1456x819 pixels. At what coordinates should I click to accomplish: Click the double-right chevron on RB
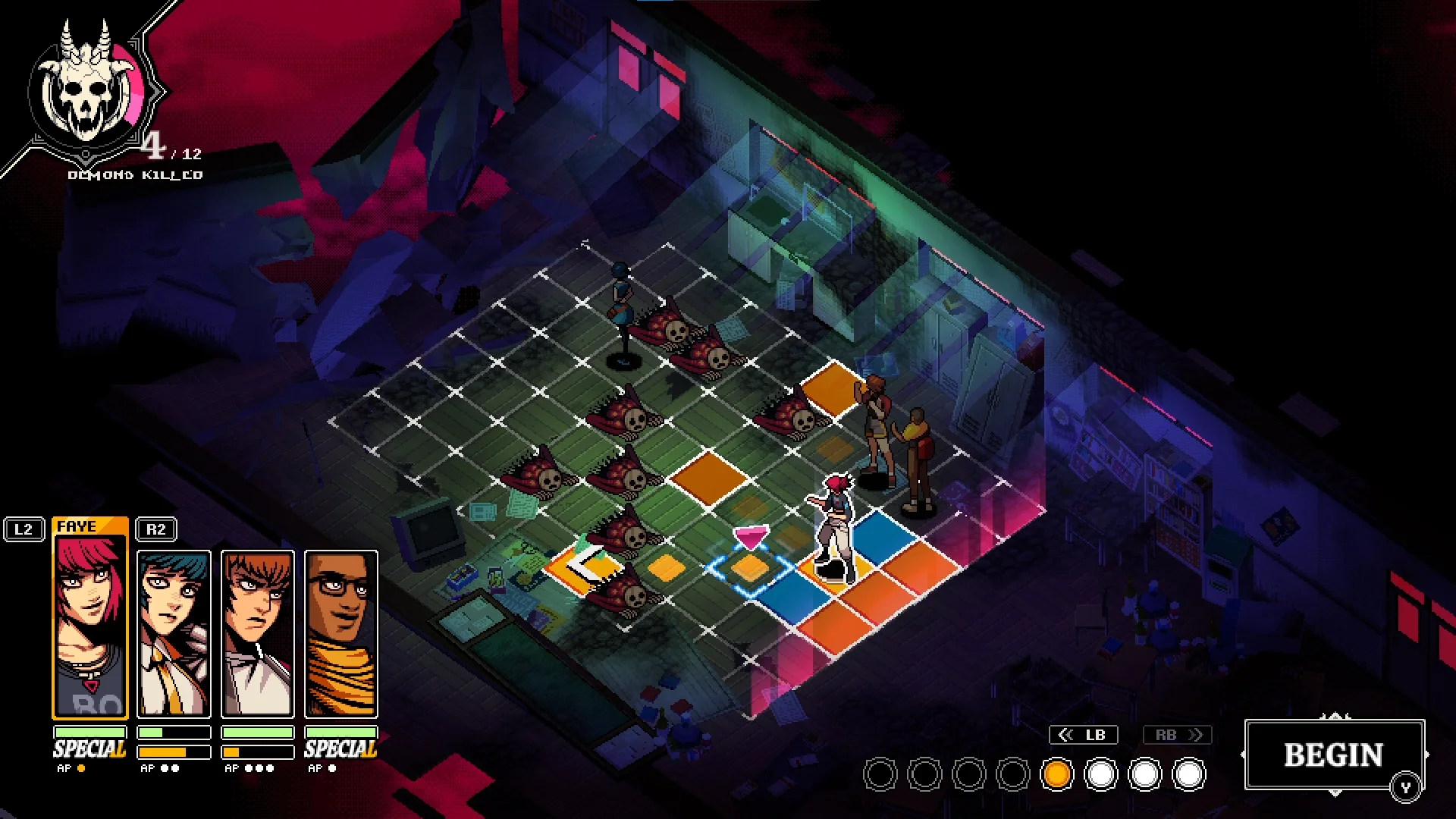(1194, 734)
